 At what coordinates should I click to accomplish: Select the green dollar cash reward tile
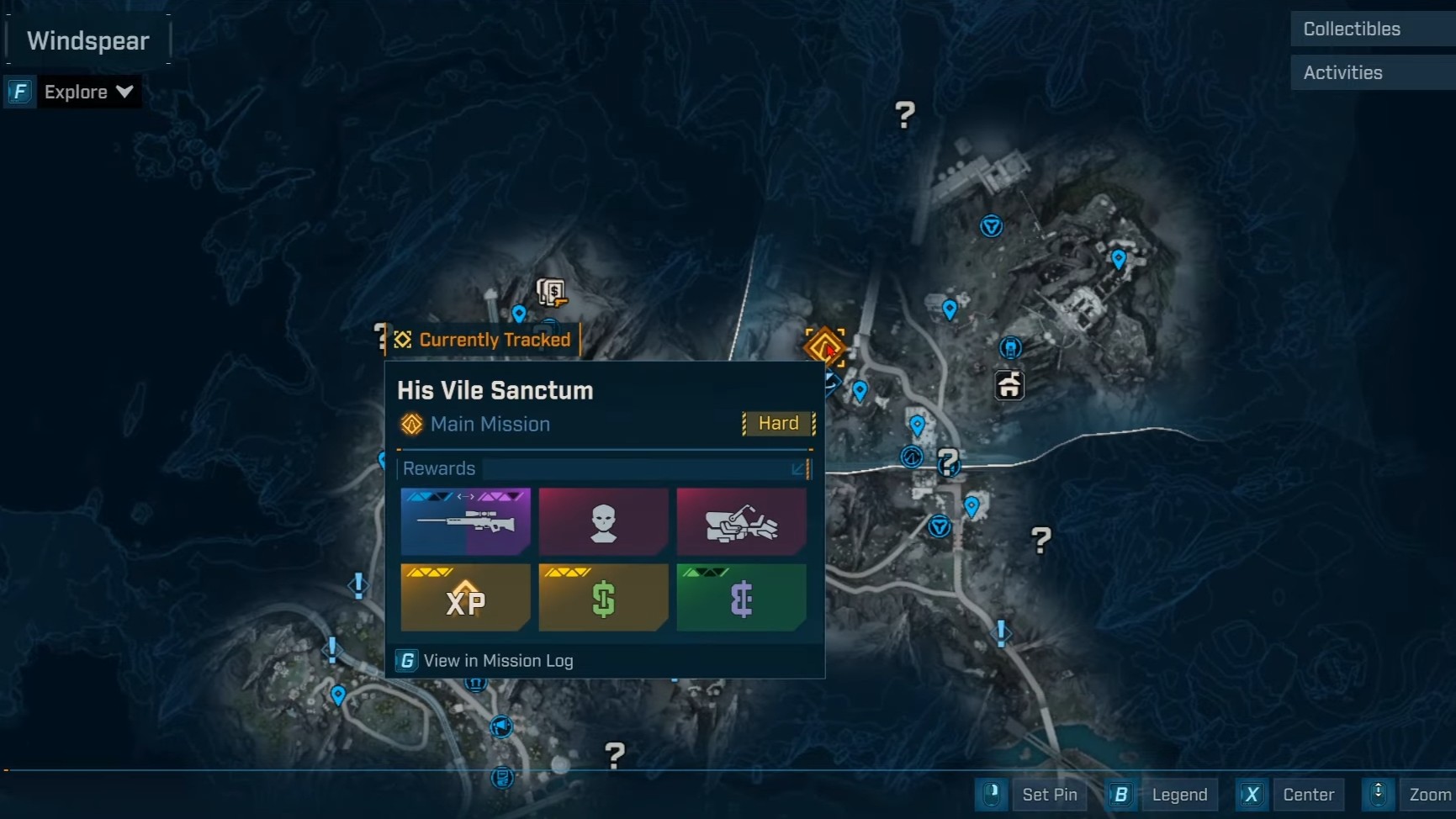pos(603,598)
